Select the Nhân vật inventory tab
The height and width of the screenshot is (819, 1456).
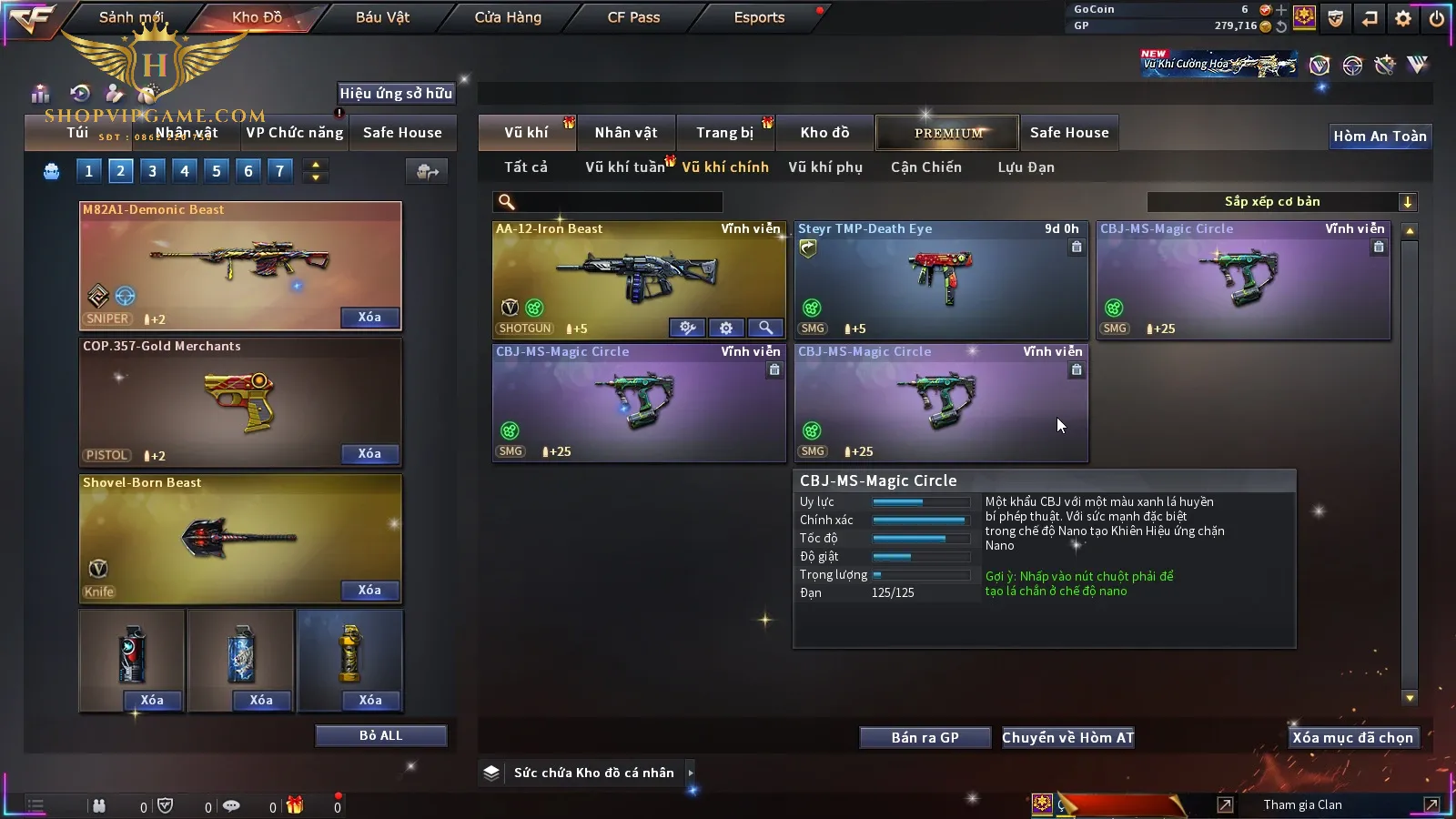pos(626,133)
